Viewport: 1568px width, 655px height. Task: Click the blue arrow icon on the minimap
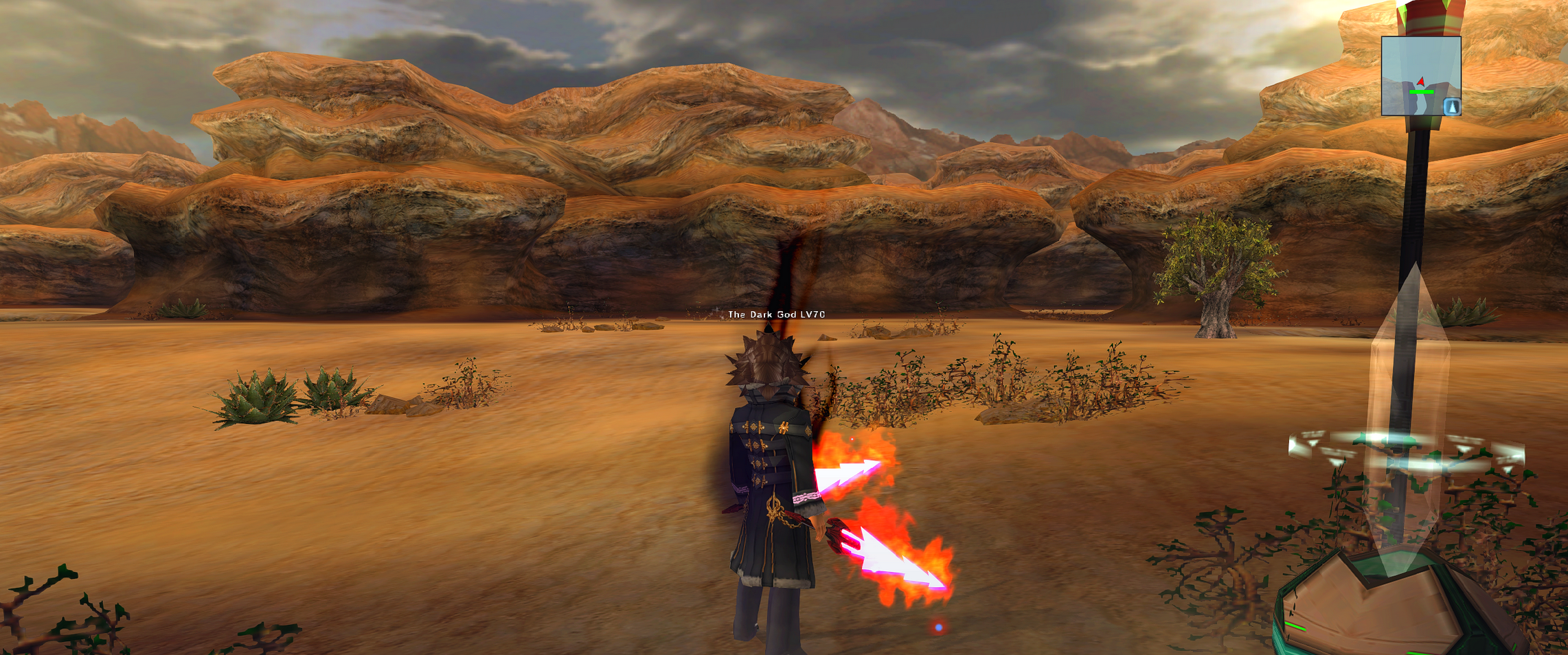point(1451,106)
